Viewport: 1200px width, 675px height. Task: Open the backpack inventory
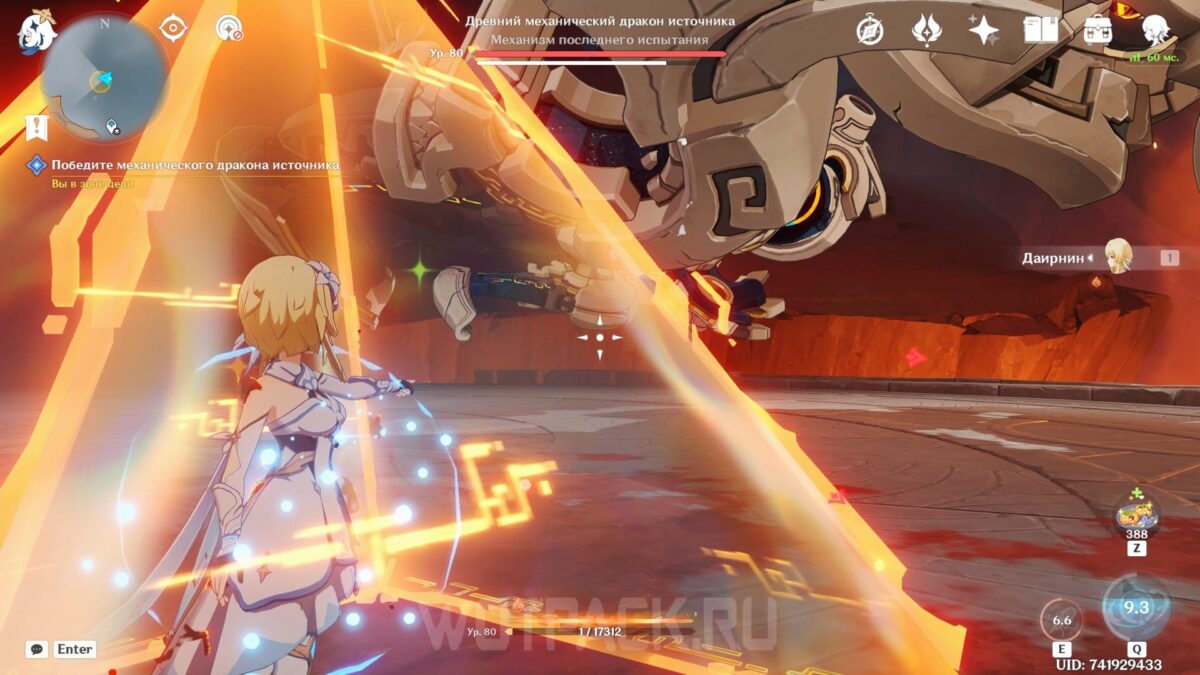pyautogui.click(x=1098, y=30)
